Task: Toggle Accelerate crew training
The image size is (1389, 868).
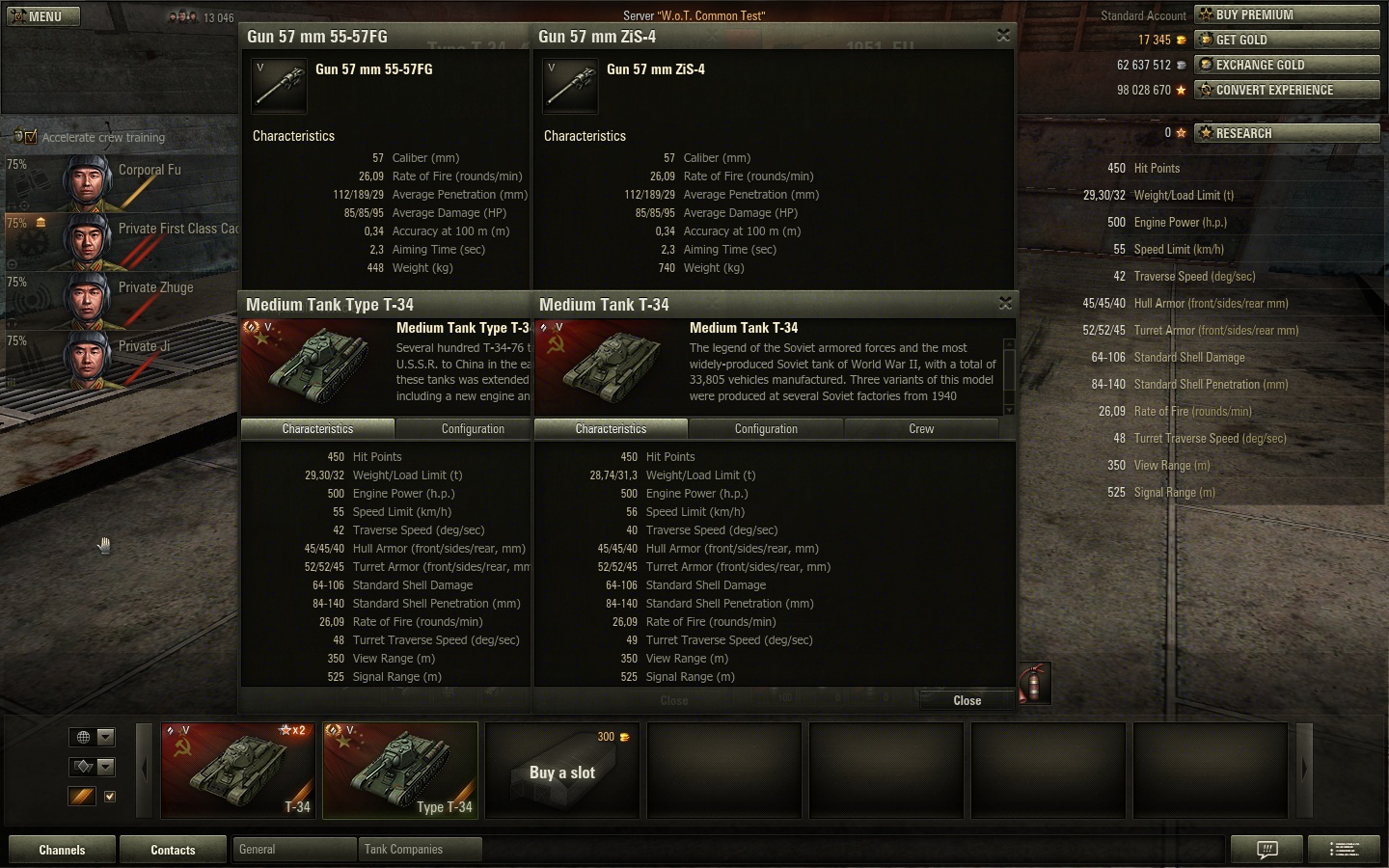Action: [27, 137]
